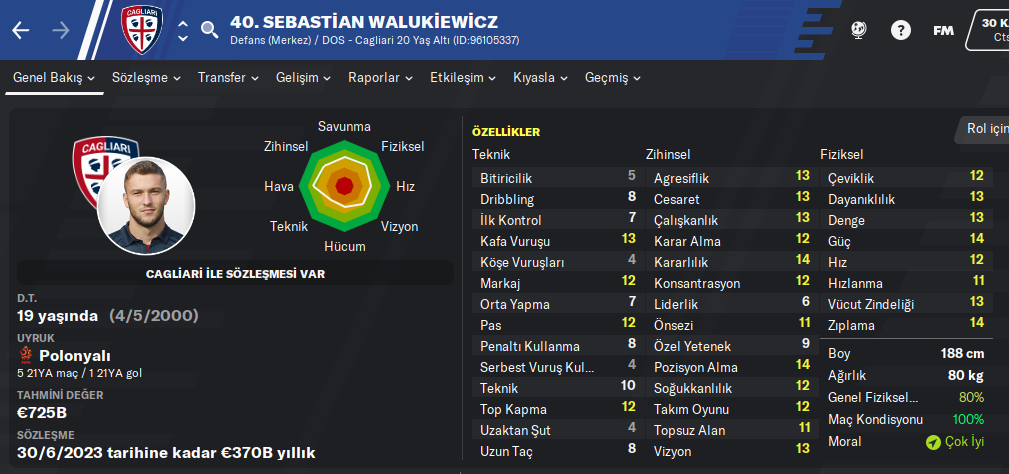Open the Raporlar menu
The height and width of the screenshot is (474, 1009).
pos(380,78)
